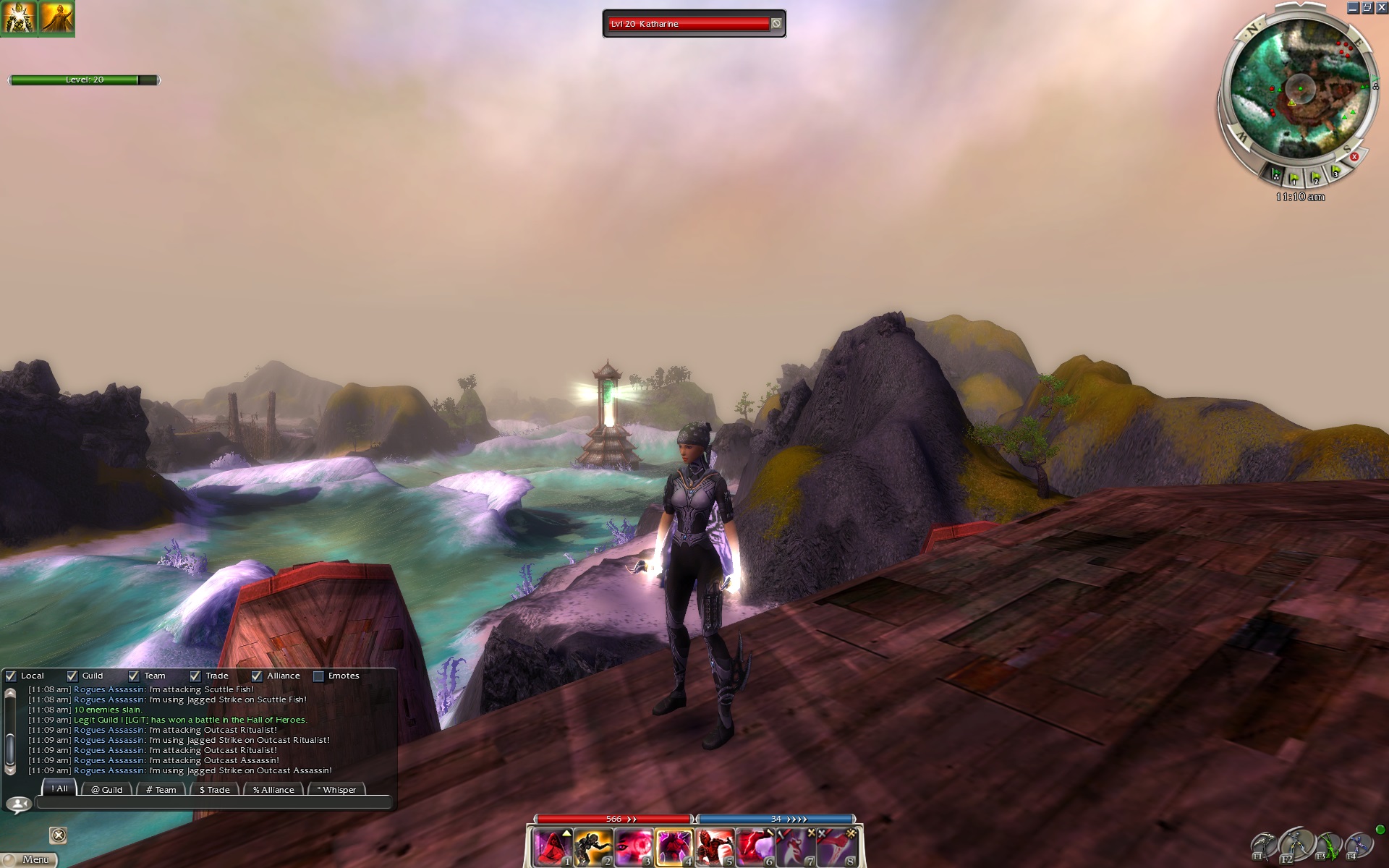Click the chat message input field
The image size is (1389, 868).
click(x=213, y=802)
